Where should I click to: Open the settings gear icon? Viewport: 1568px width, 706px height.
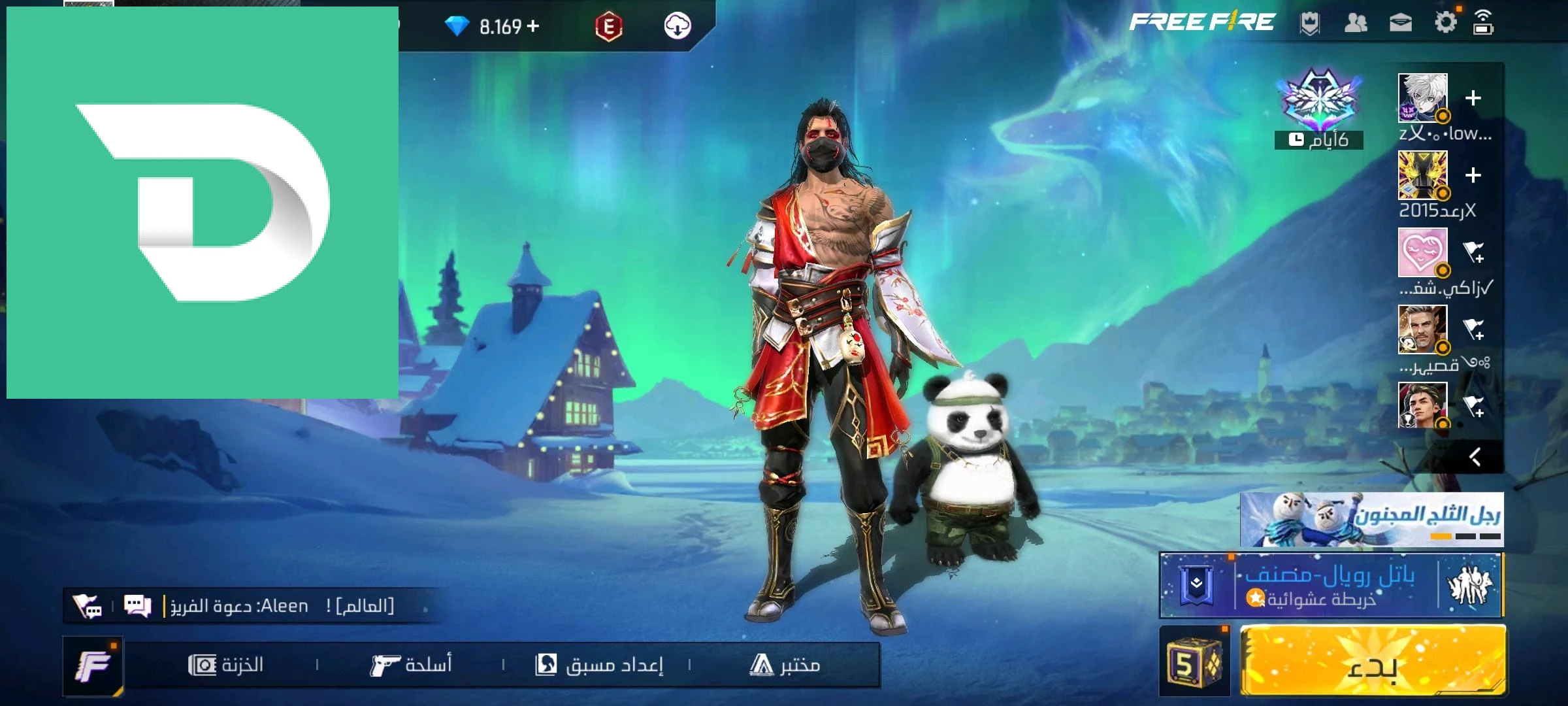coord(1445,23)
